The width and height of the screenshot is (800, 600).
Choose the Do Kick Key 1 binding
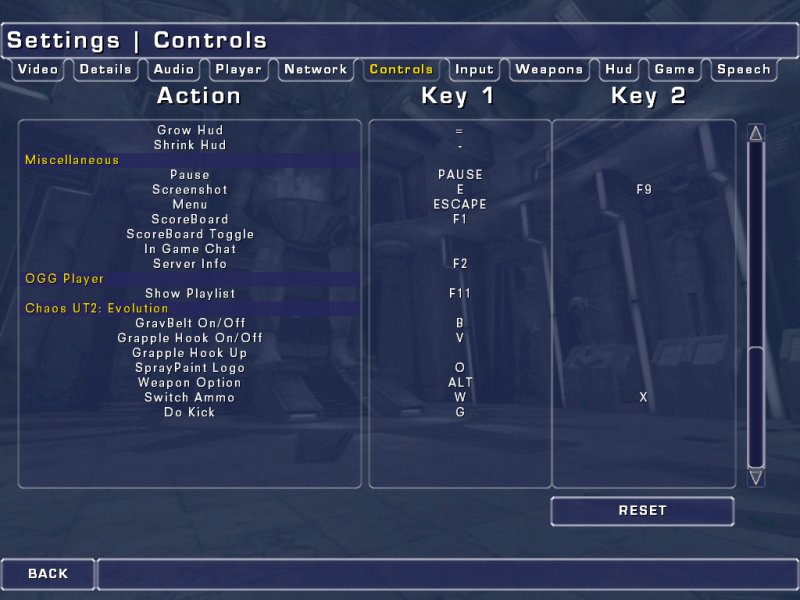pyautogui.click(x=460, y=412)
